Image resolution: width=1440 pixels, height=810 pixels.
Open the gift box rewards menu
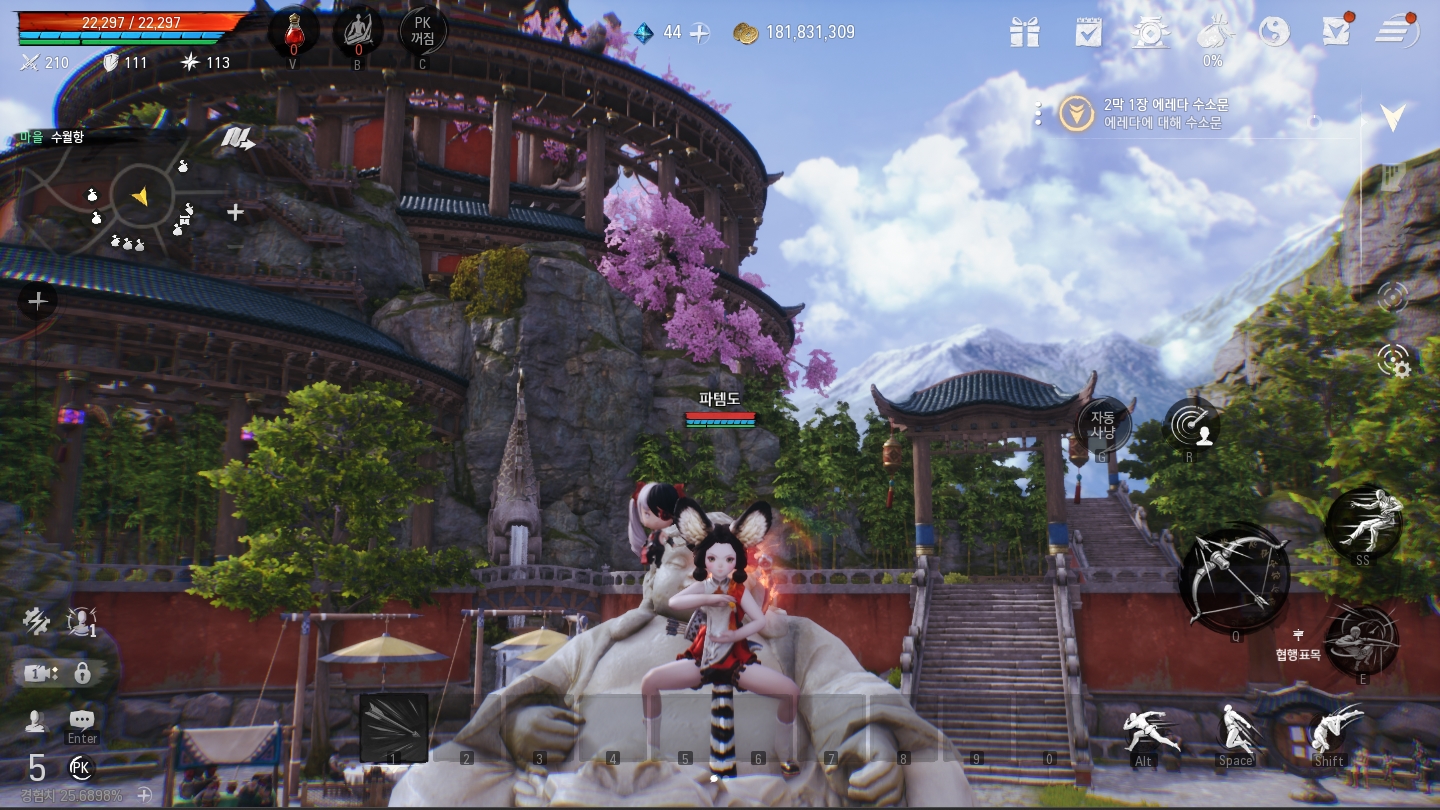(1024, 32)
